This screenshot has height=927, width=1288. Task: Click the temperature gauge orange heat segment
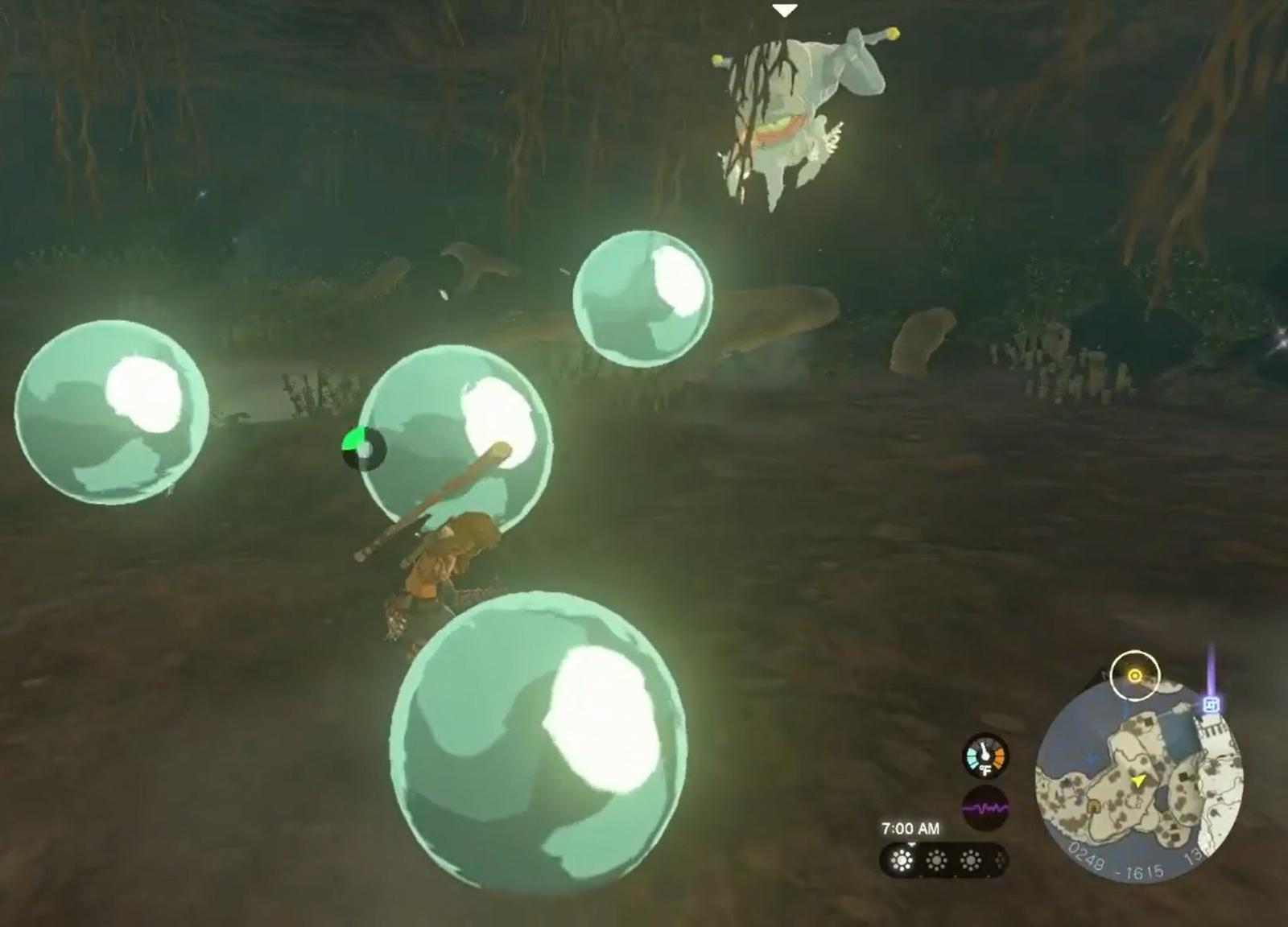point(997,756)
